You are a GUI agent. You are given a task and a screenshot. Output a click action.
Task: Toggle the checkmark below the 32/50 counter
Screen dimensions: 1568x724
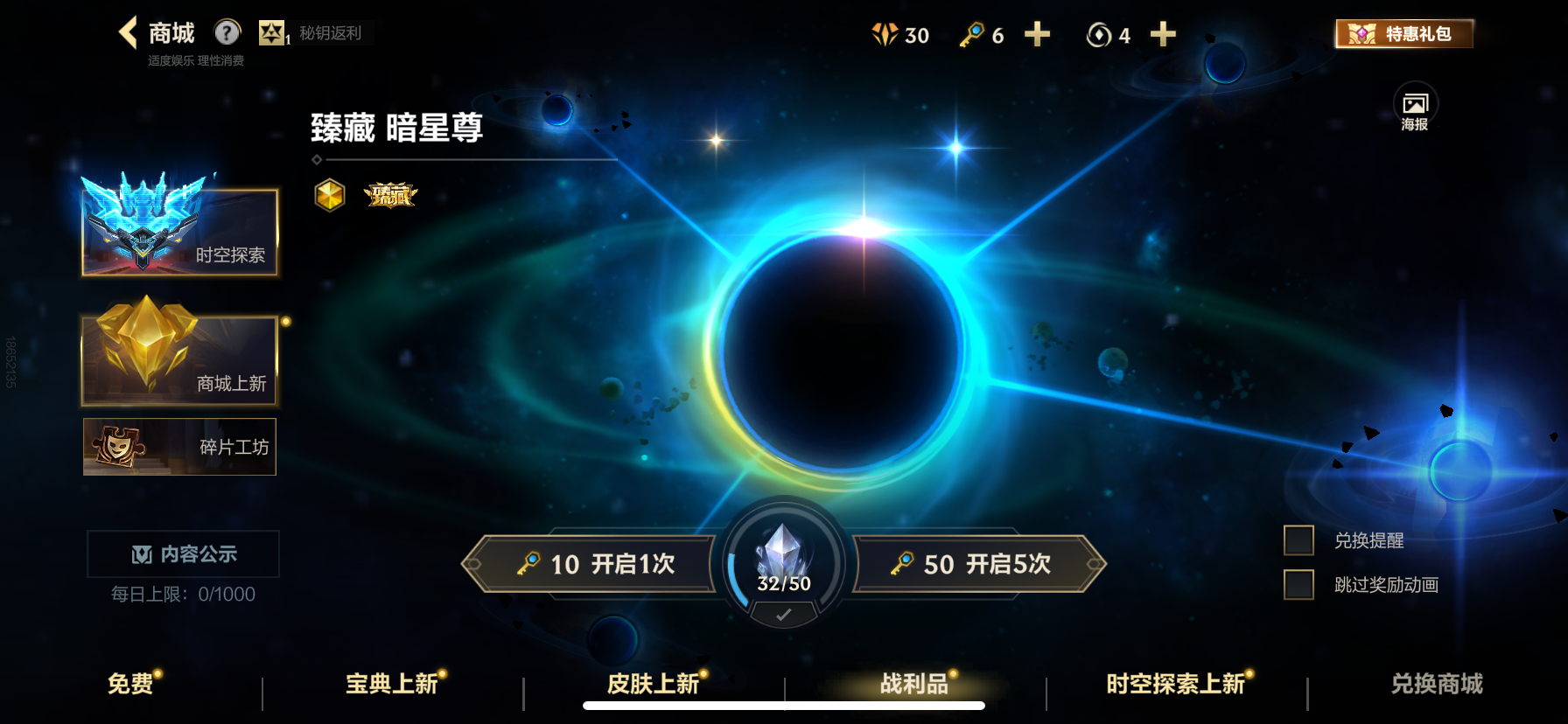781,614
